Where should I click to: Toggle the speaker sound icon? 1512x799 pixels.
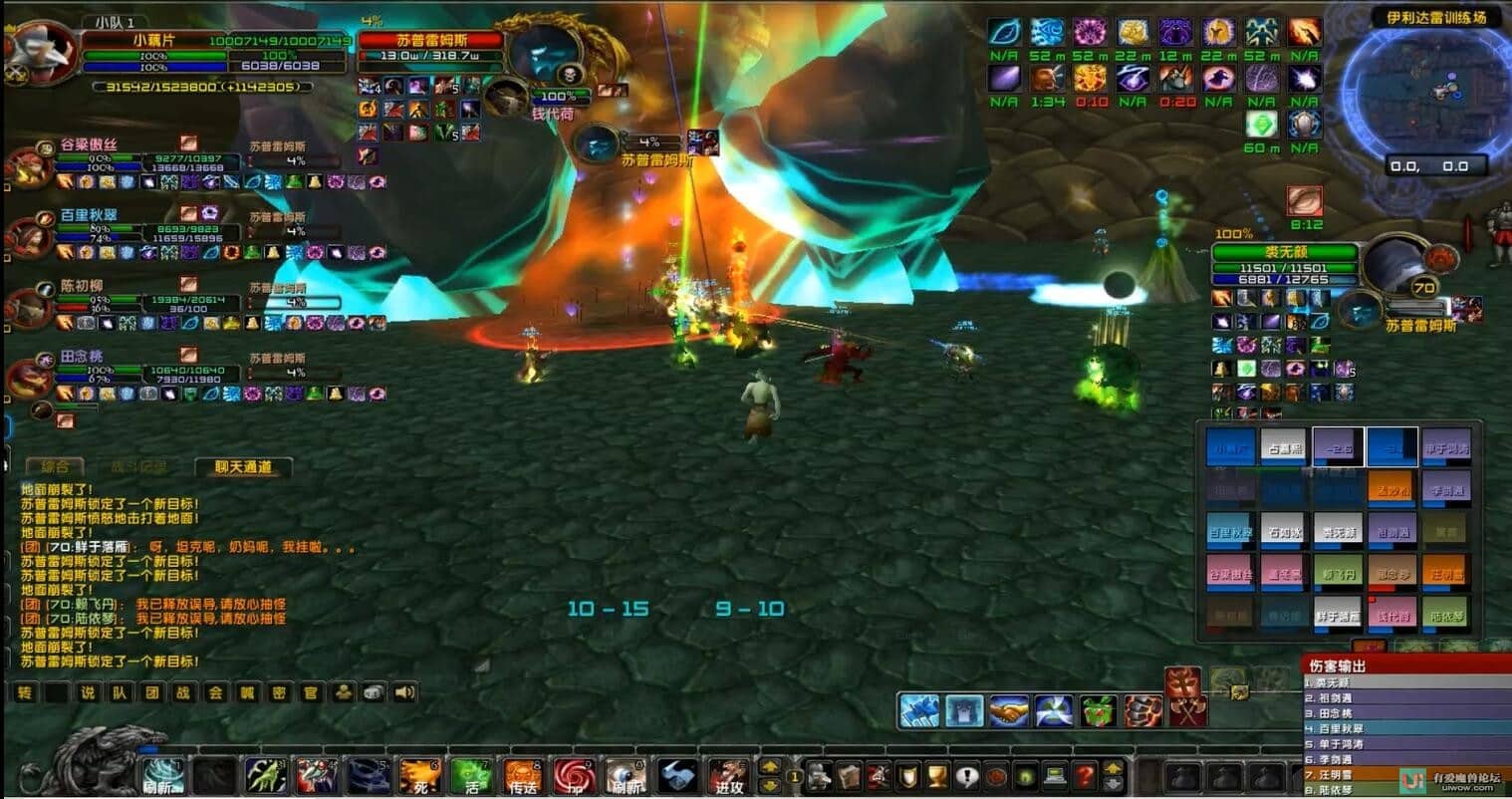pyautogui.click(x=404, y=692)
